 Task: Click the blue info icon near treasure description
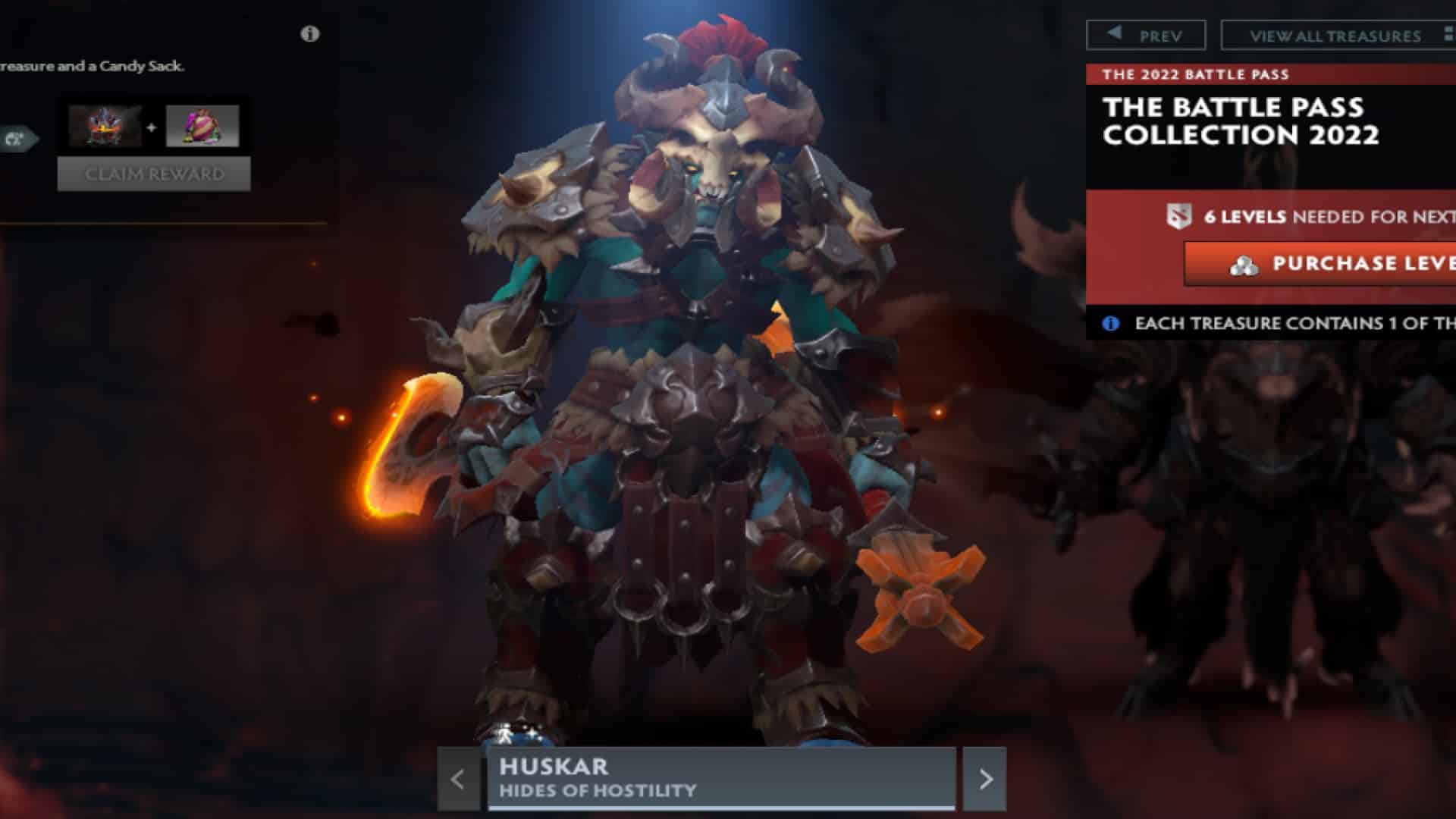pos(1111,323)
